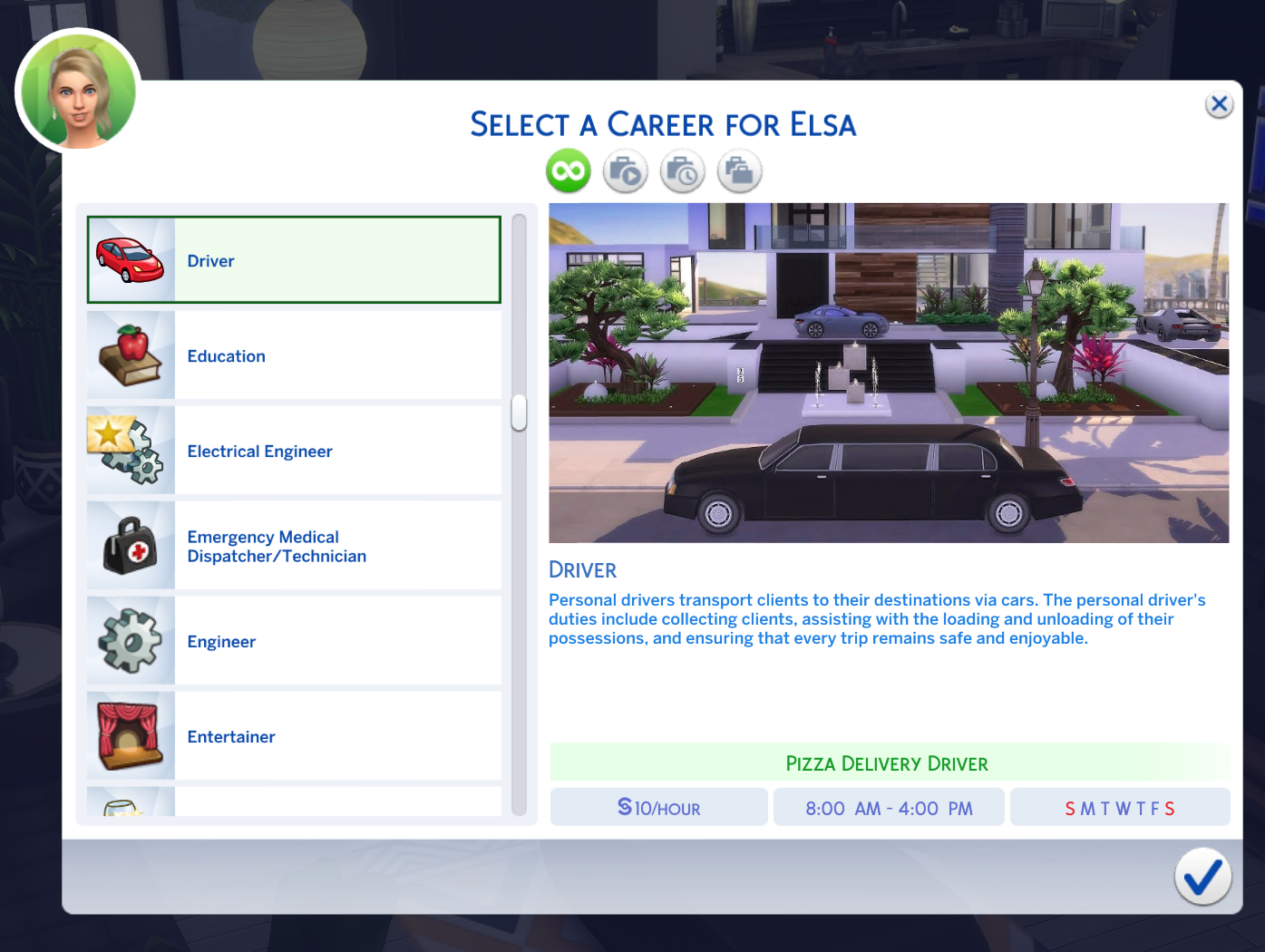This screenshot has width=1265, height=952.
Task: Click the 10/hour wage label
Action: (658, 807)
